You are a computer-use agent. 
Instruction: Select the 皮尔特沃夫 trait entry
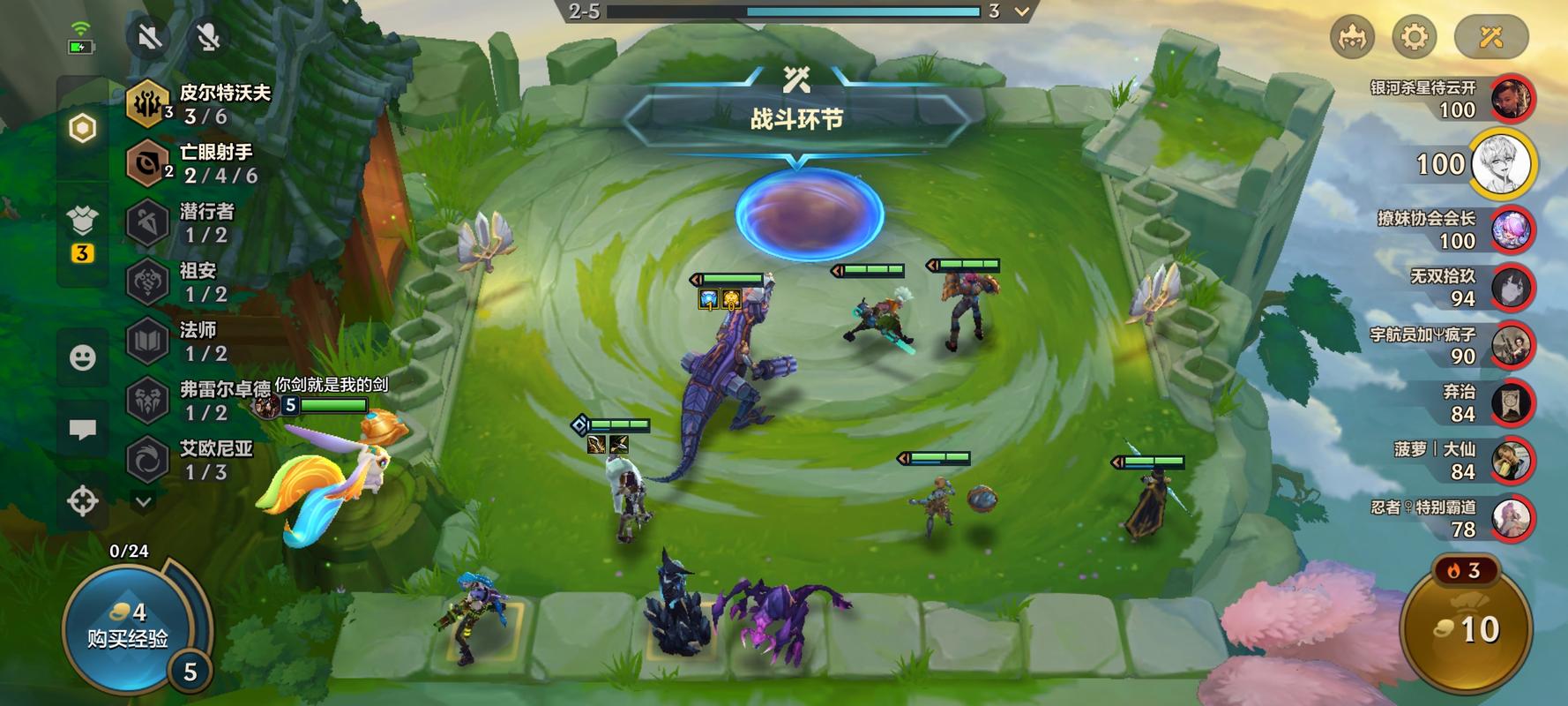(201, 104)
